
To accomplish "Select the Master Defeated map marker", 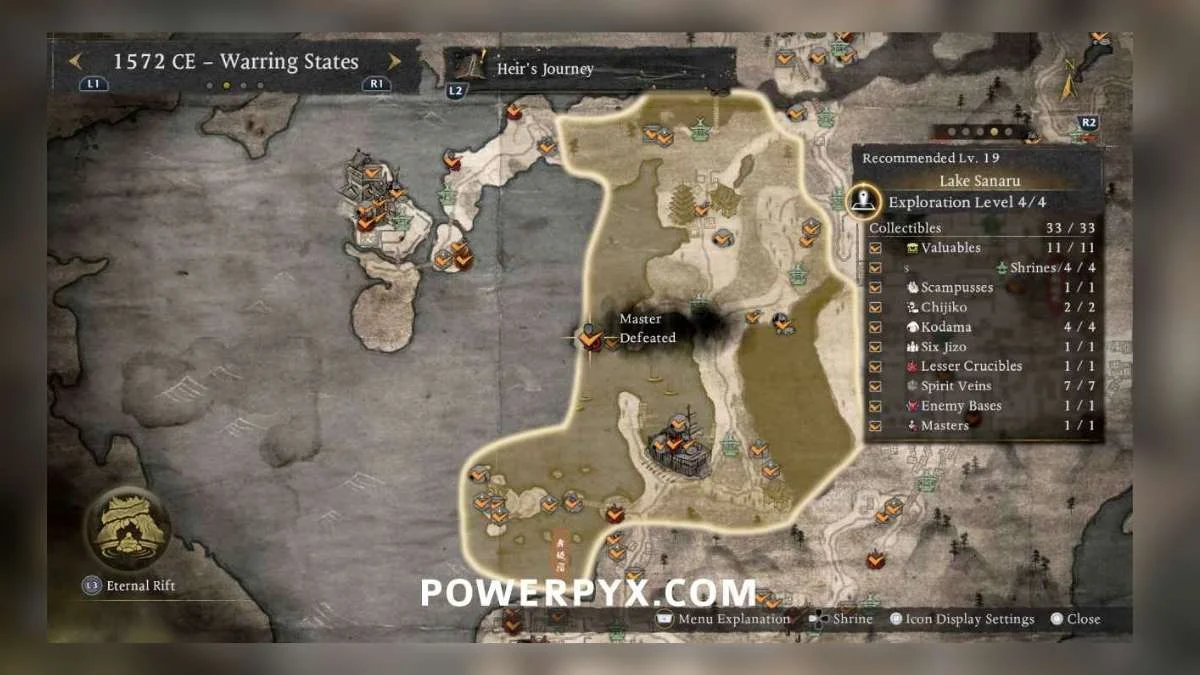I will 590,339.
